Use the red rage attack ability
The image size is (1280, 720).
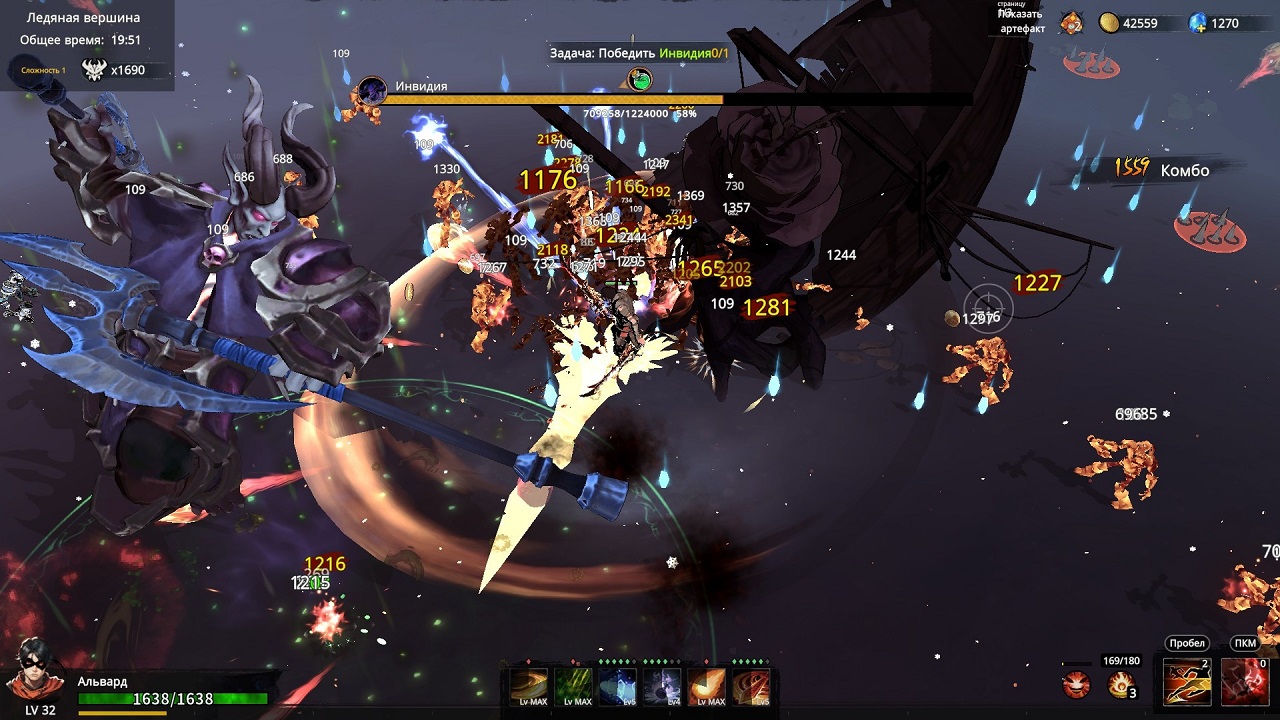(x=1244, y=683)
